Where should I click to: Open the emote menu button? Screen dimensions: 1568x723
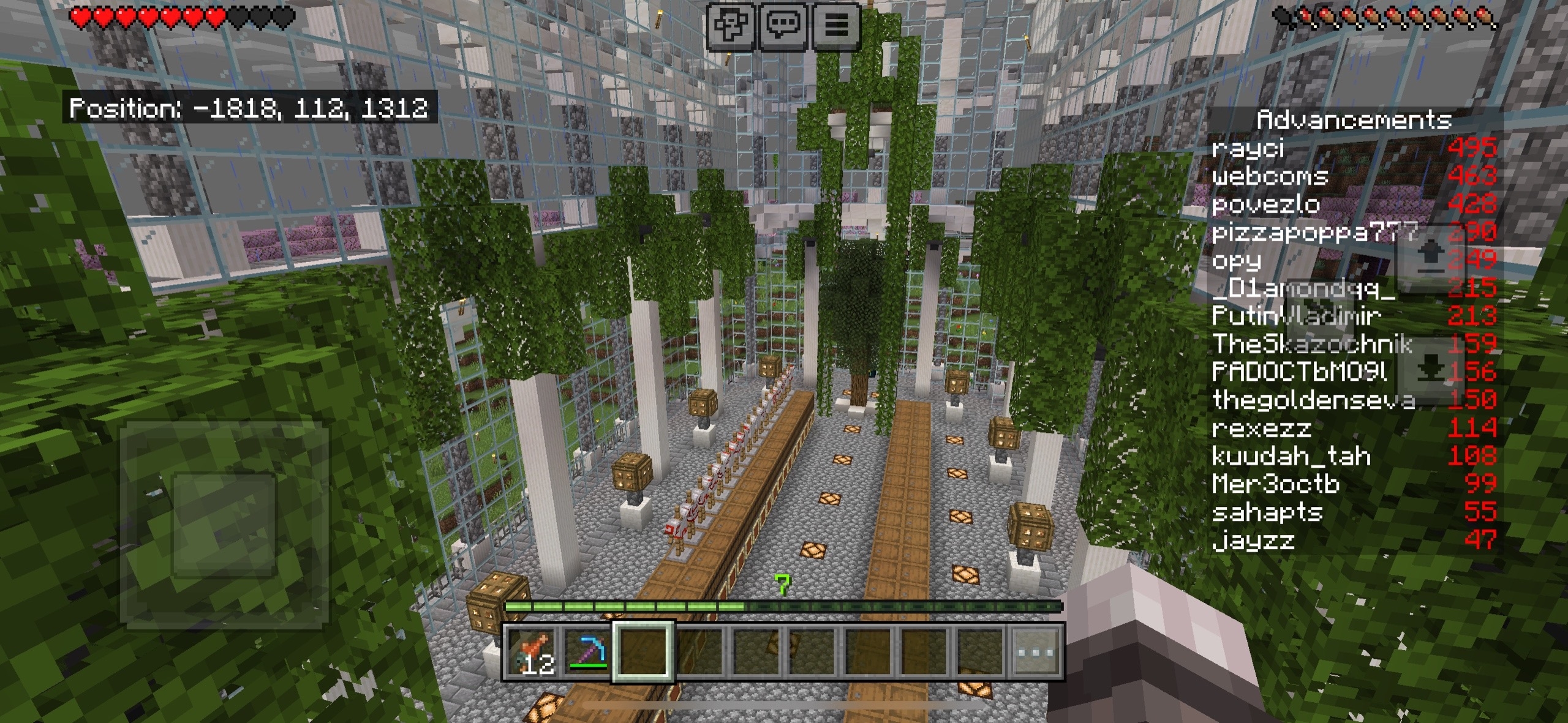730,26
